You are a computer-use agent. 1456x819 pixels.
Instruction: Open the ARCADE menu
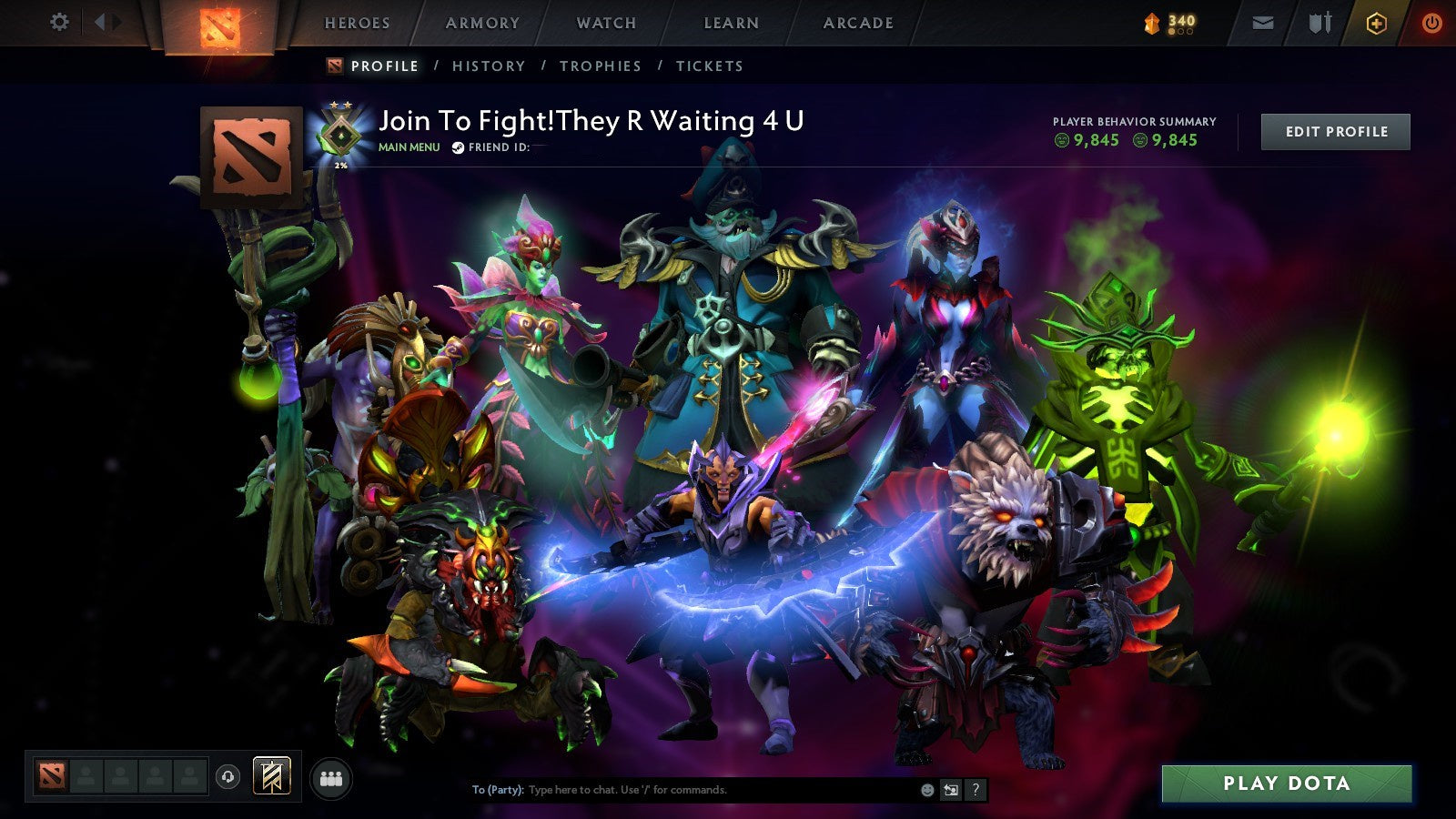(857, 23)
